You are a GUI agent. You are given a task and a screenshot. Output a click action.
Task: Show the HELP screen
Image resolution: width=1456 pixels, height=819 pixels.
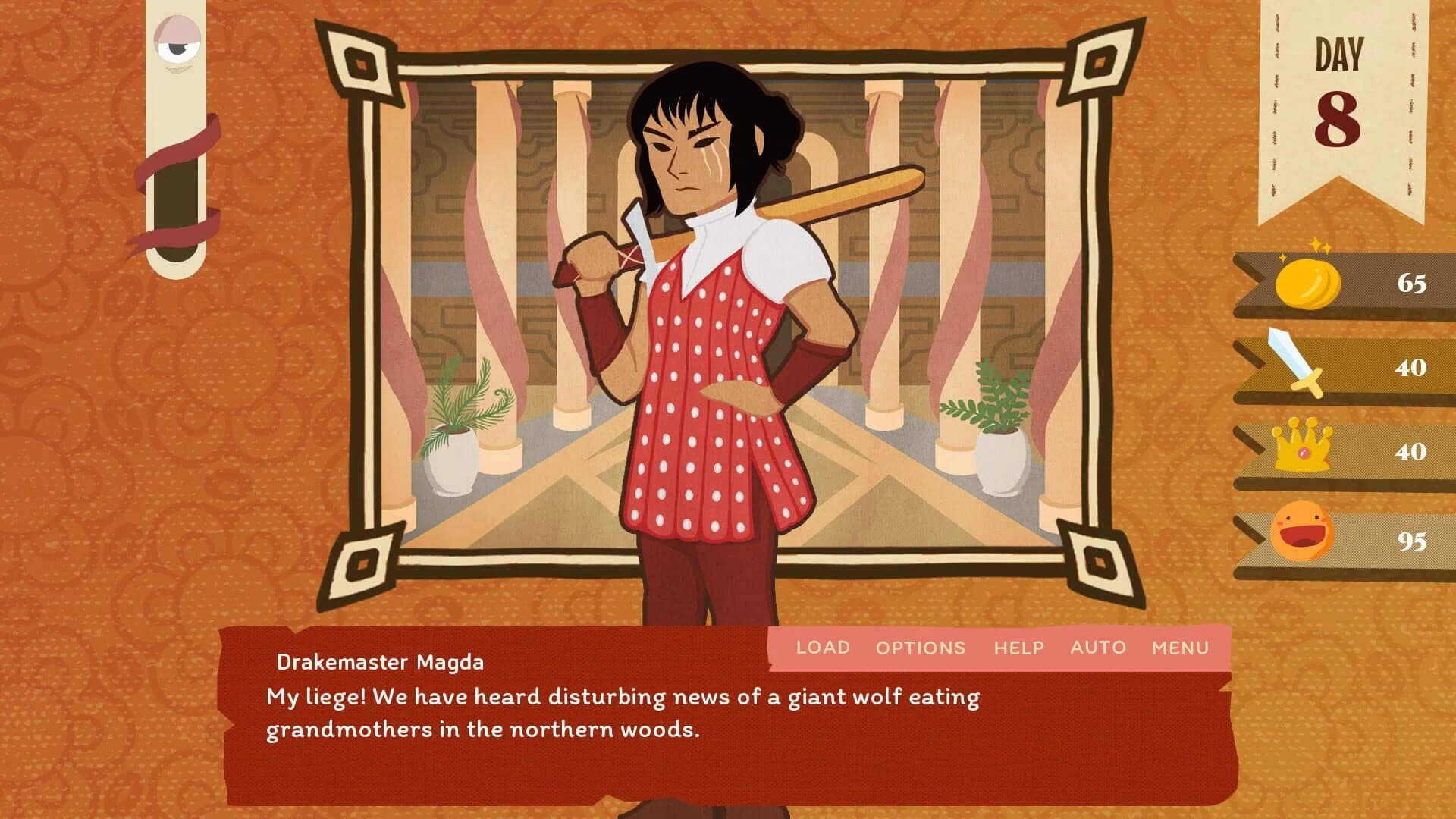pos(1018,648)
